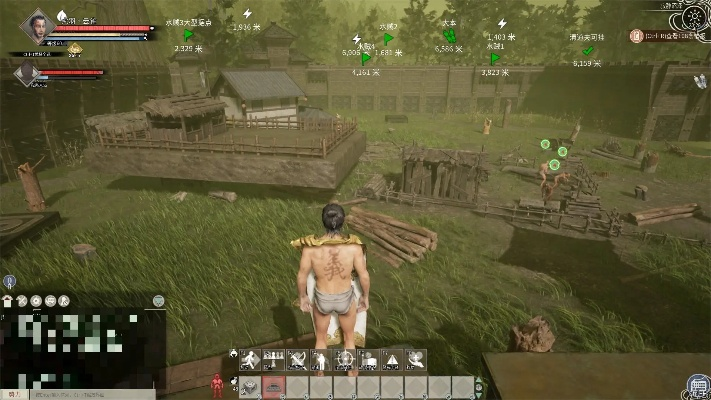Click the warning triangle skill icon
Viewport: 711px width, 400px height.
(x=392, y=360)
